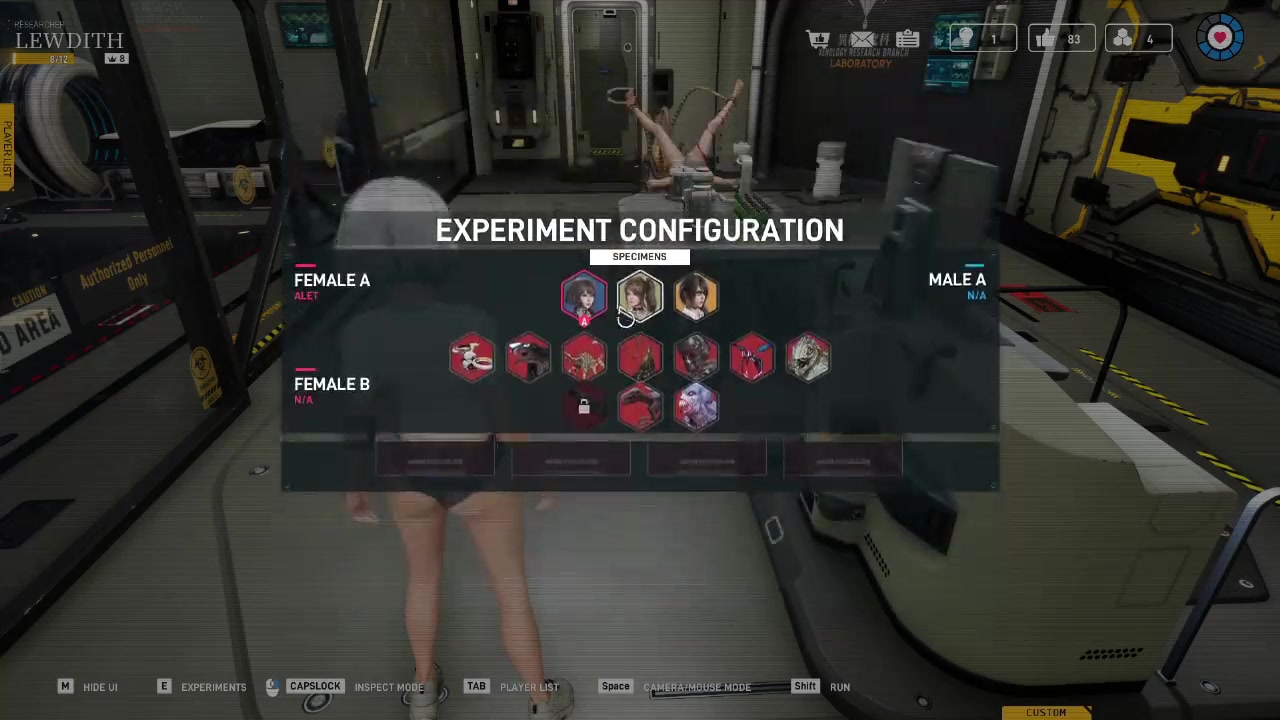Click the locked specimen slot

point(584,407)
